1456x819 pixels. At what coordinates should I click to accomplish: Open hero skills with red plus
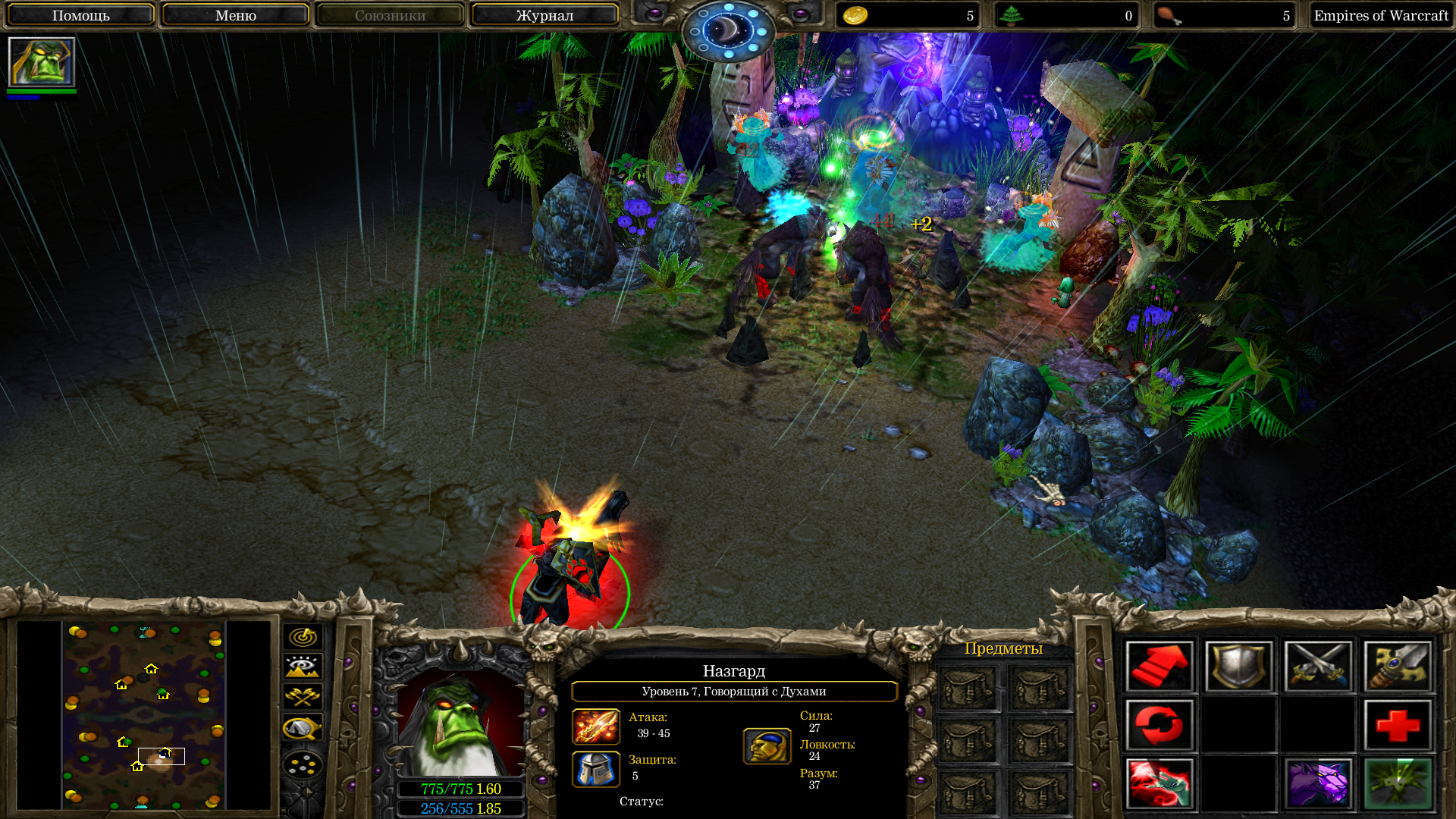pyautogui.click(x=1398, y=725)
